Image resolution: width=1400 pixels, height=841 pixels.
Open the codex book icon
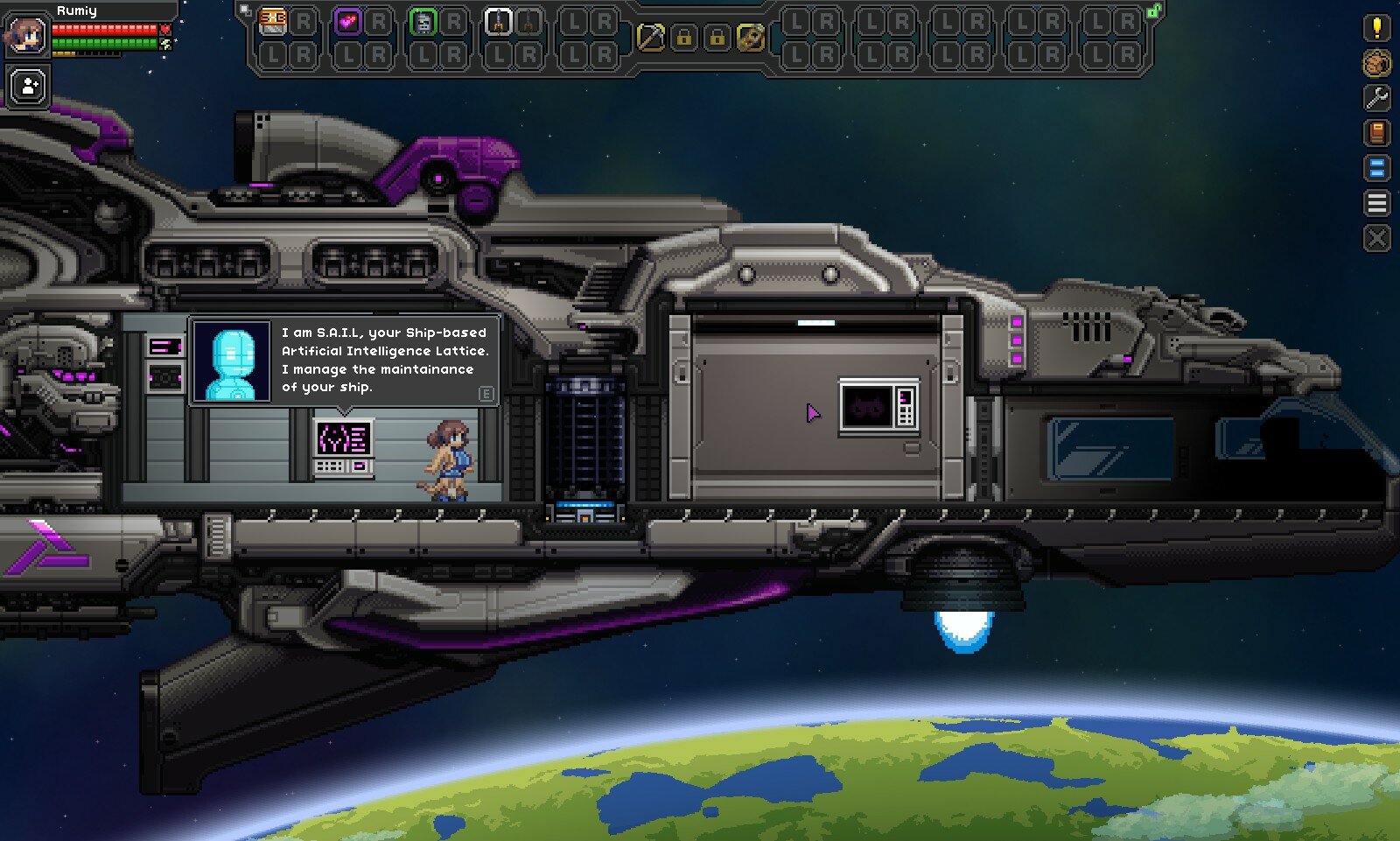tap(1376, 131)
